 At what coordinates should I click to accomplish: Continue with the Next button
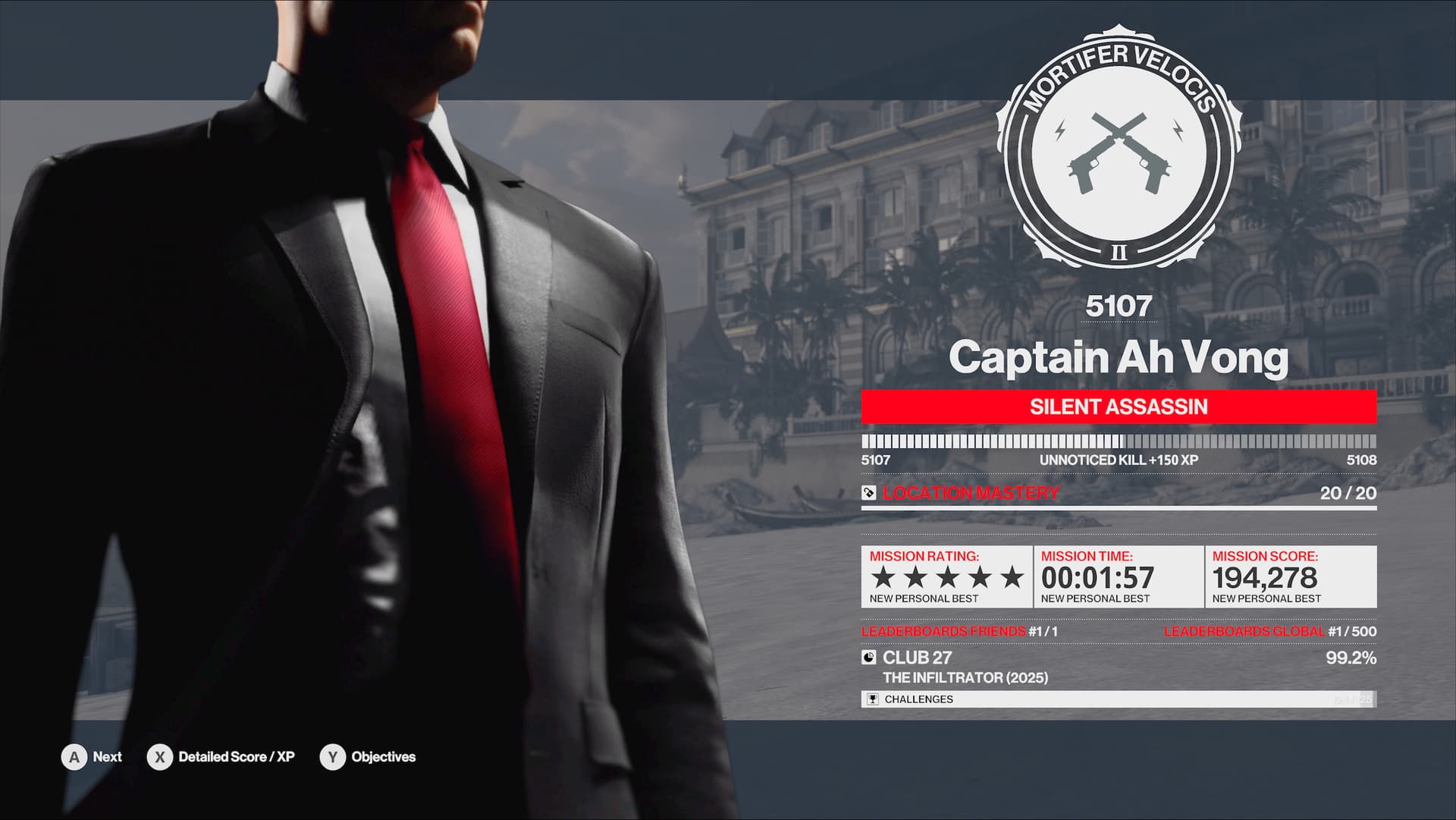pyautogui.click(x=92, y=757)
